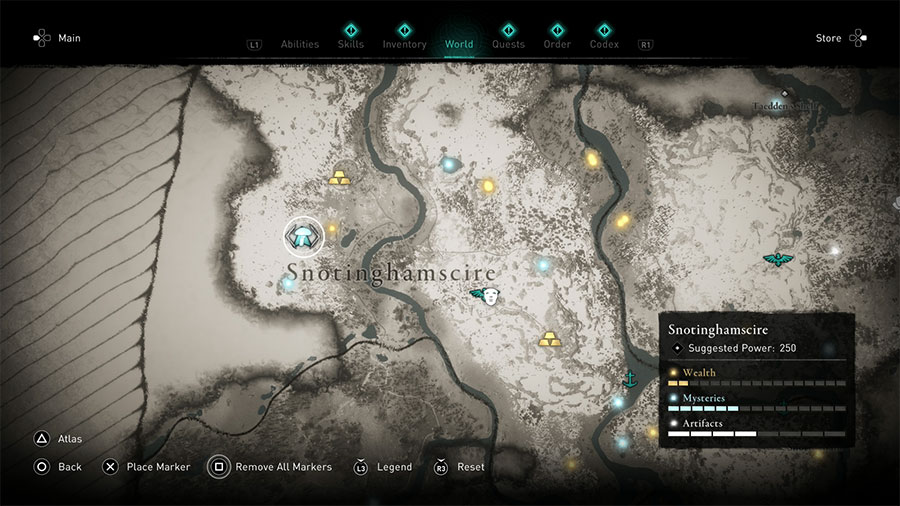
Task: Open the Store
Action: pos(828,38)
